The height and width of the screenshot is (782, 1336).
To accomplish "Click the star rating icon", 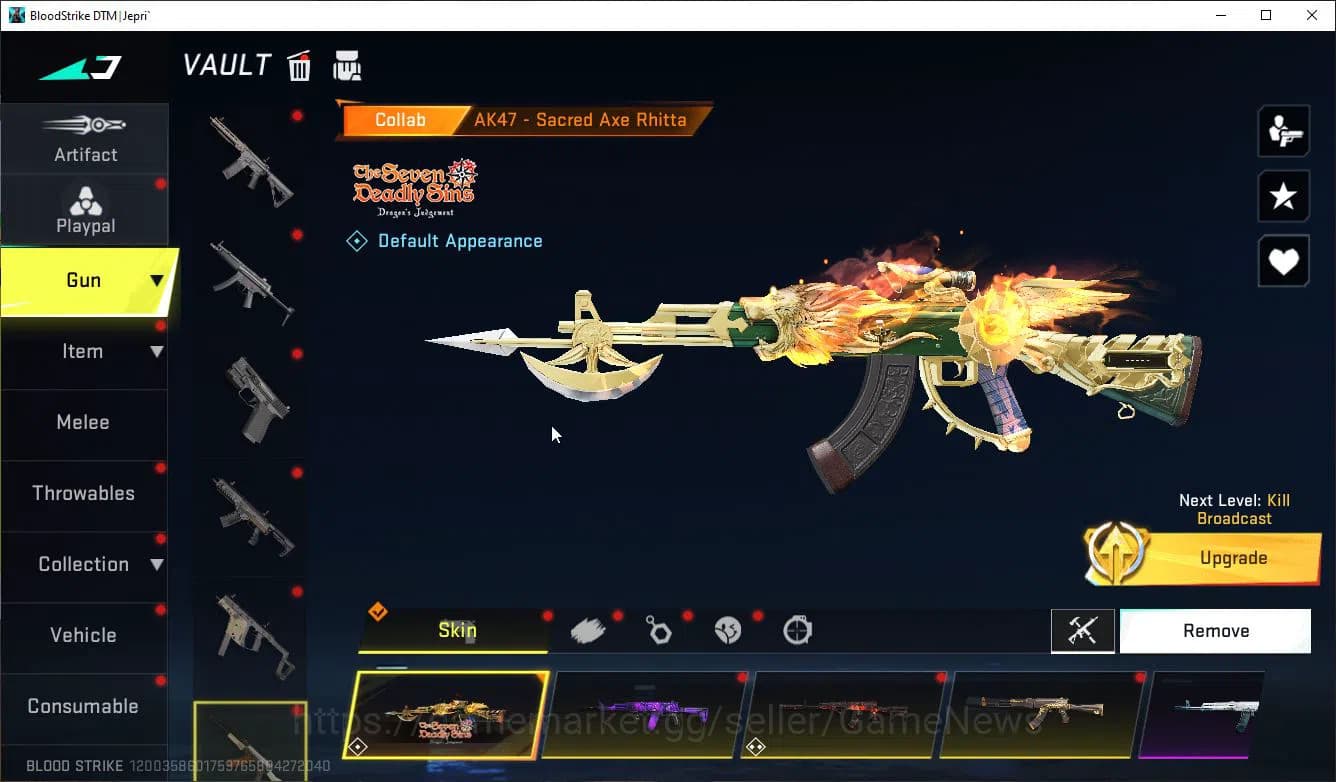I will coord(1283,196).
